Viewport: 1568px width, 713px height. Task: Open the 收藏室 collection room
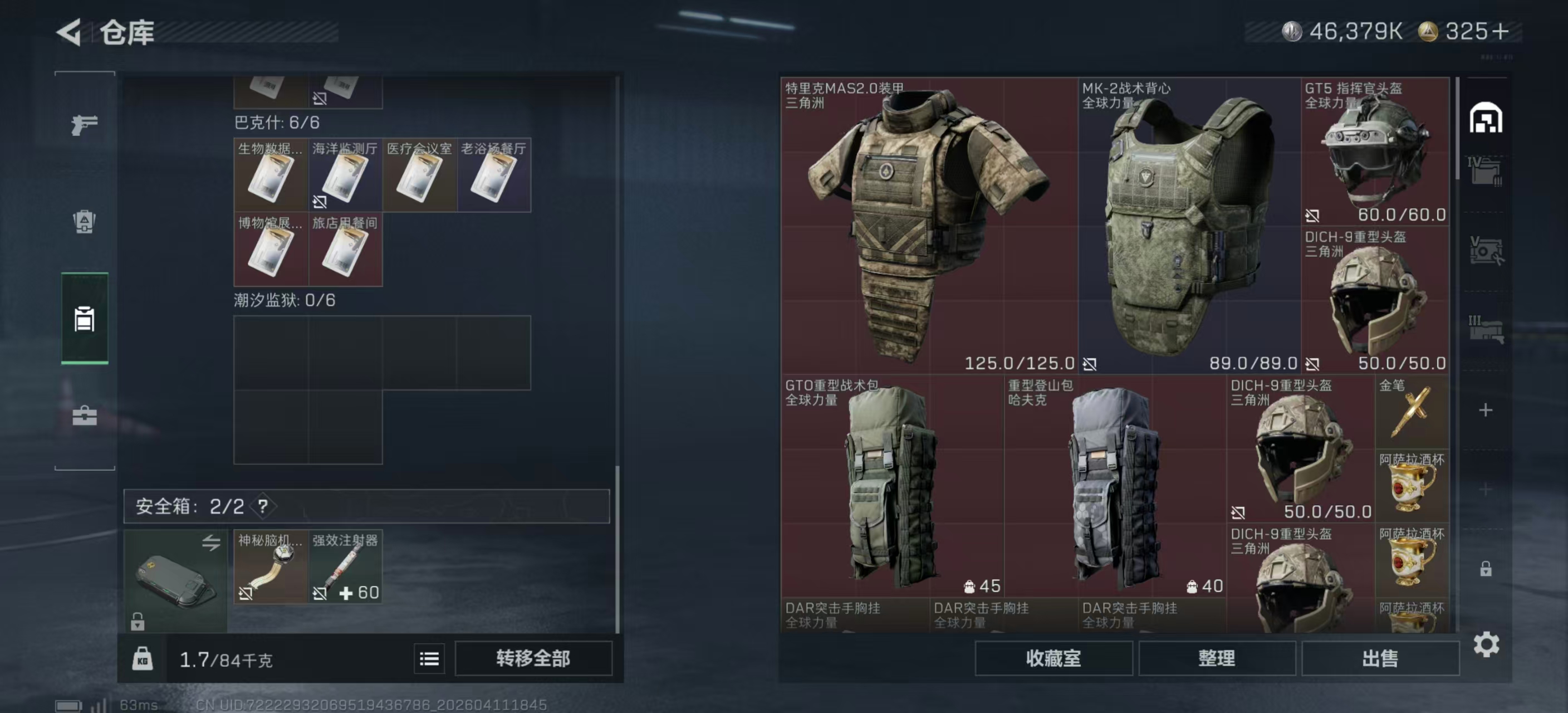[1053, 658]
